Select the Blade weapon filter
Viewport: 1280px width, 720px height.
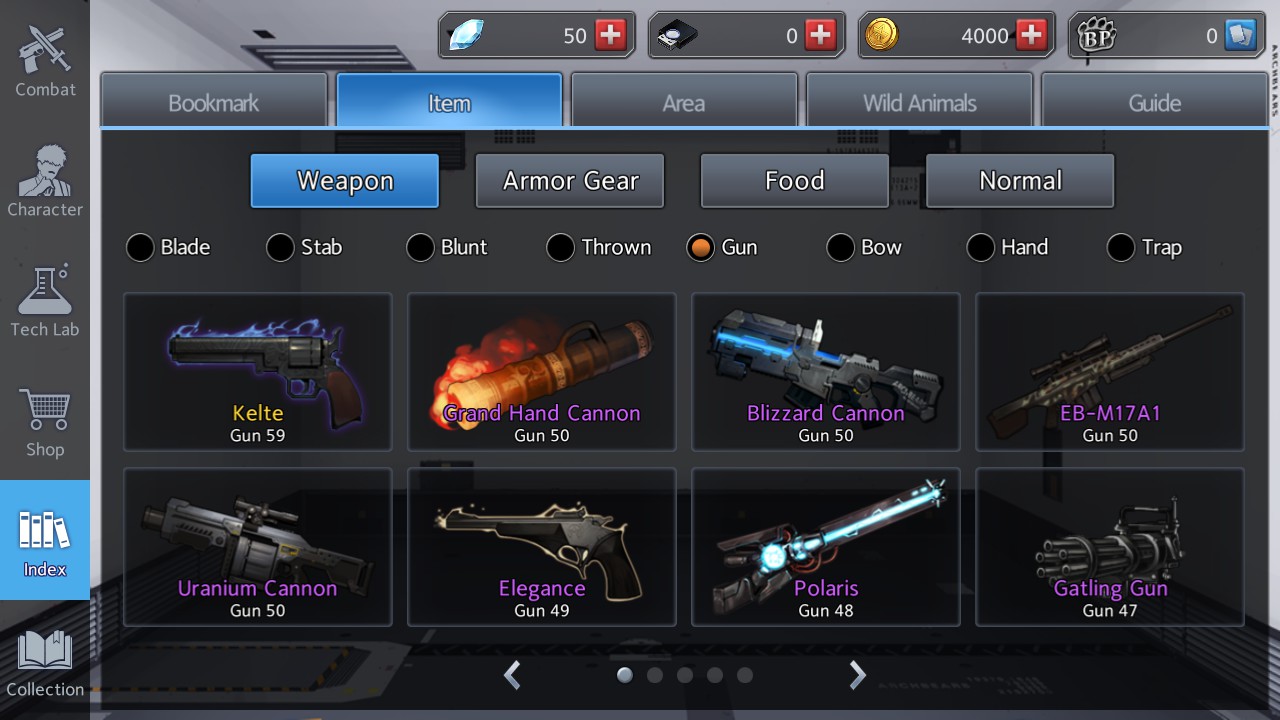coord(140,247)
